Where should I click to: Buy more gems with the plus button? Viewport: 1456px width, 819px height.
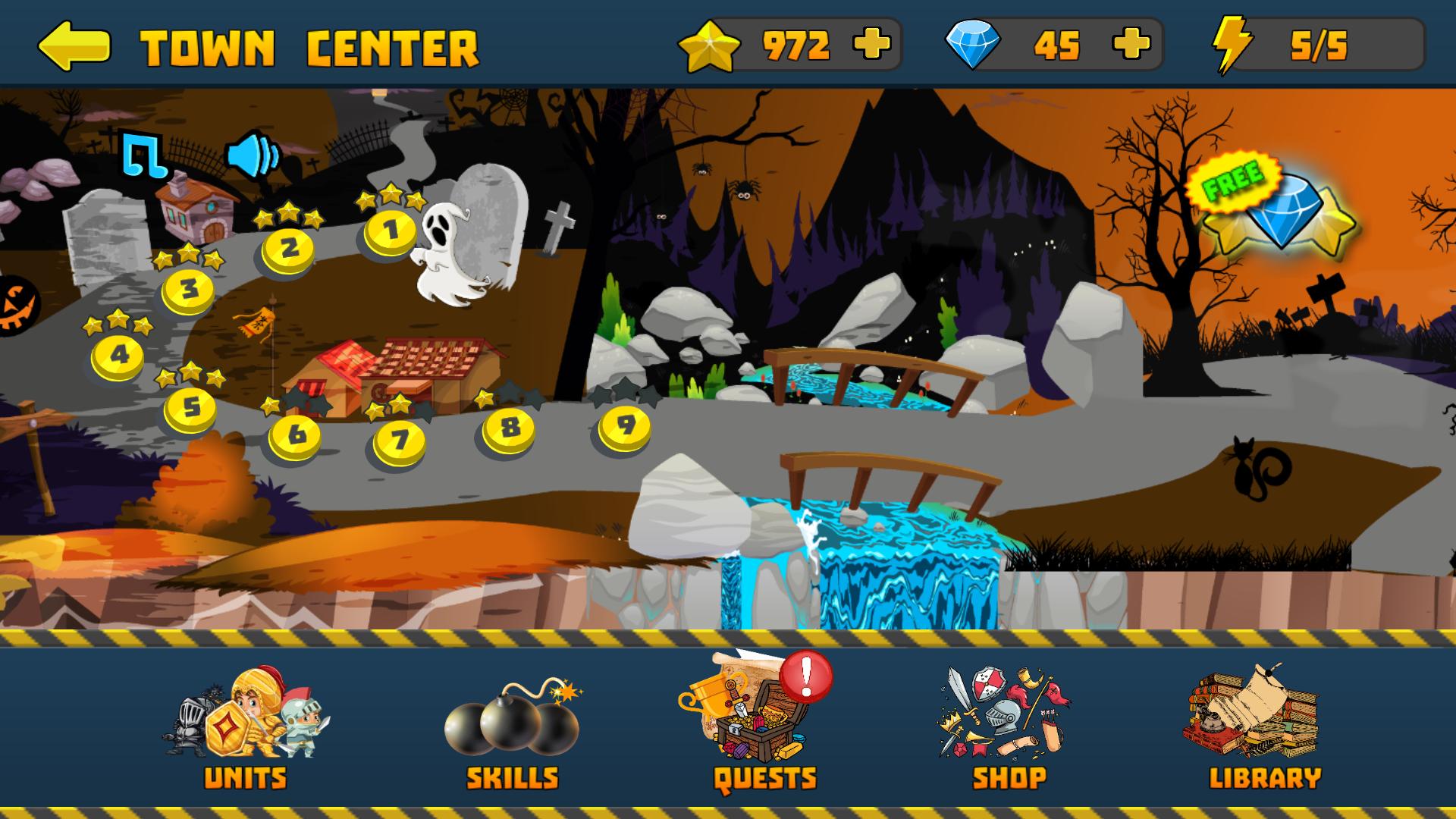point(1131,45)
